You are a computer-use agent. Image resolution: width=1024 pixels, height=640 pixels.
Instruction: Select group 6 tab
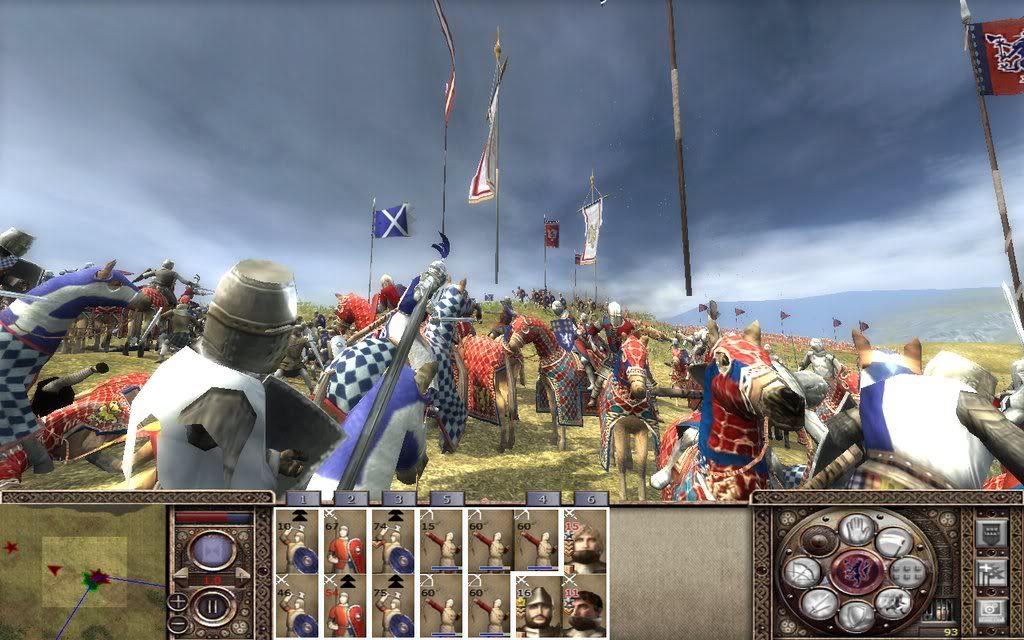point(590,498)
